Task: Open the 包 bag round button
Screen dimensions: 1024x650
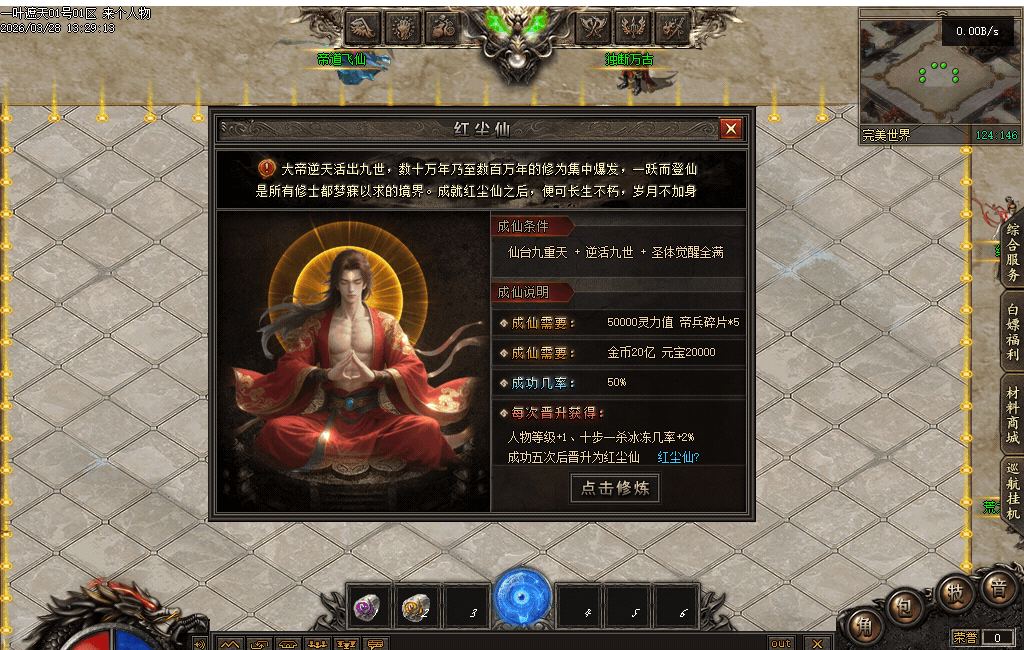Action: tap(906, 606)
